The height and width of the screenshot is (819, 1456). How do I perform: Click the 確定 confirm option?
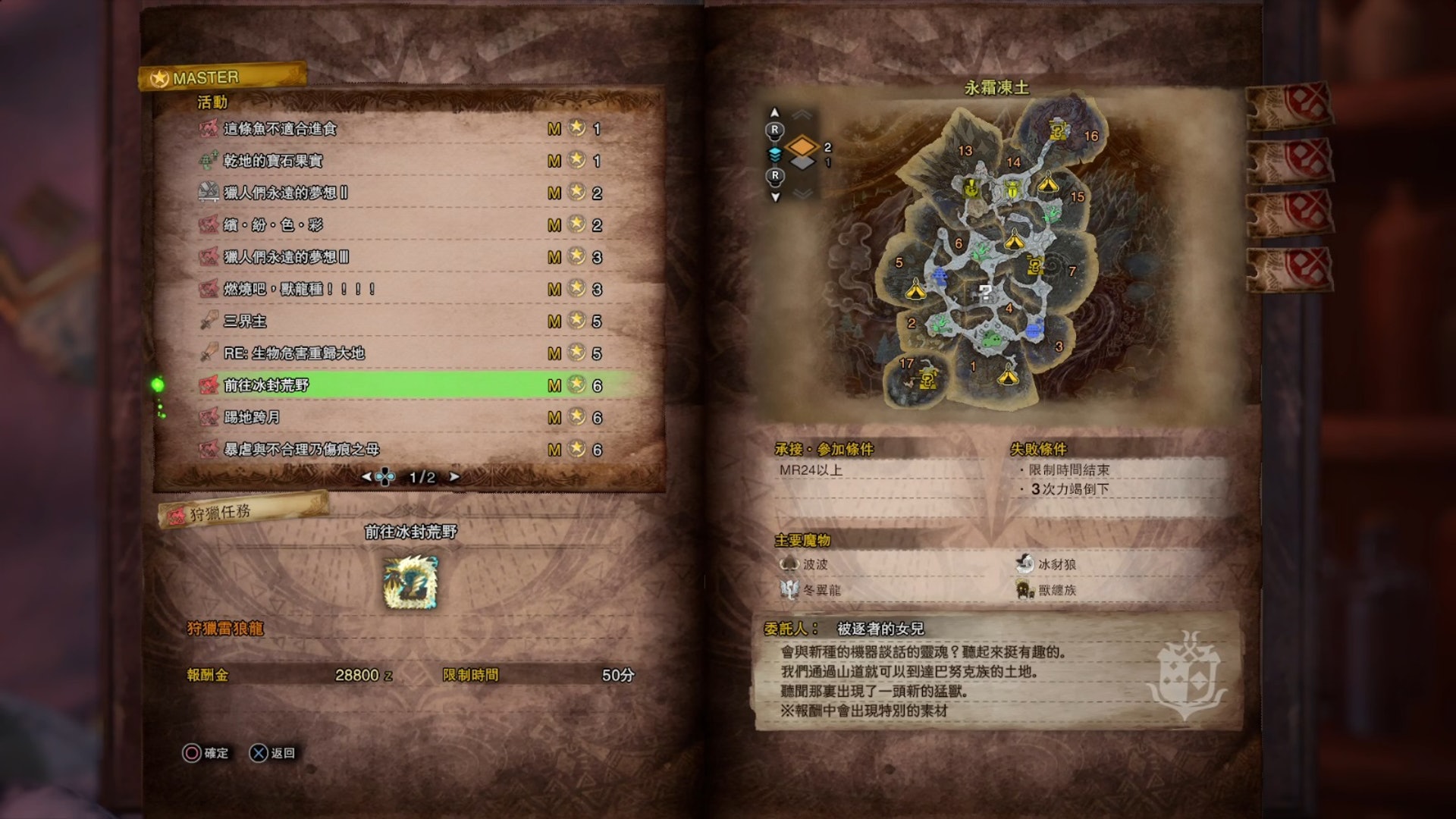tap(206, 753)
